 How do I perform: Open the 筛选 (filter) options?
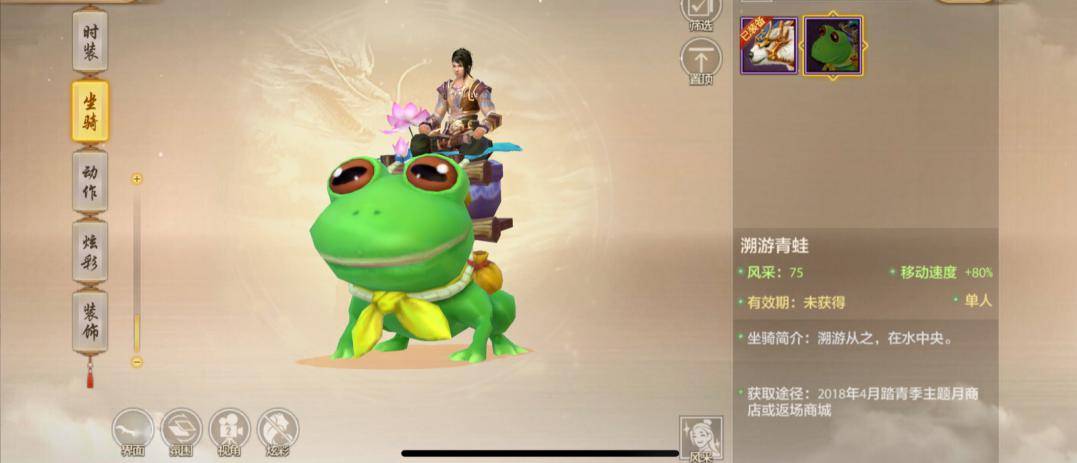700,11
